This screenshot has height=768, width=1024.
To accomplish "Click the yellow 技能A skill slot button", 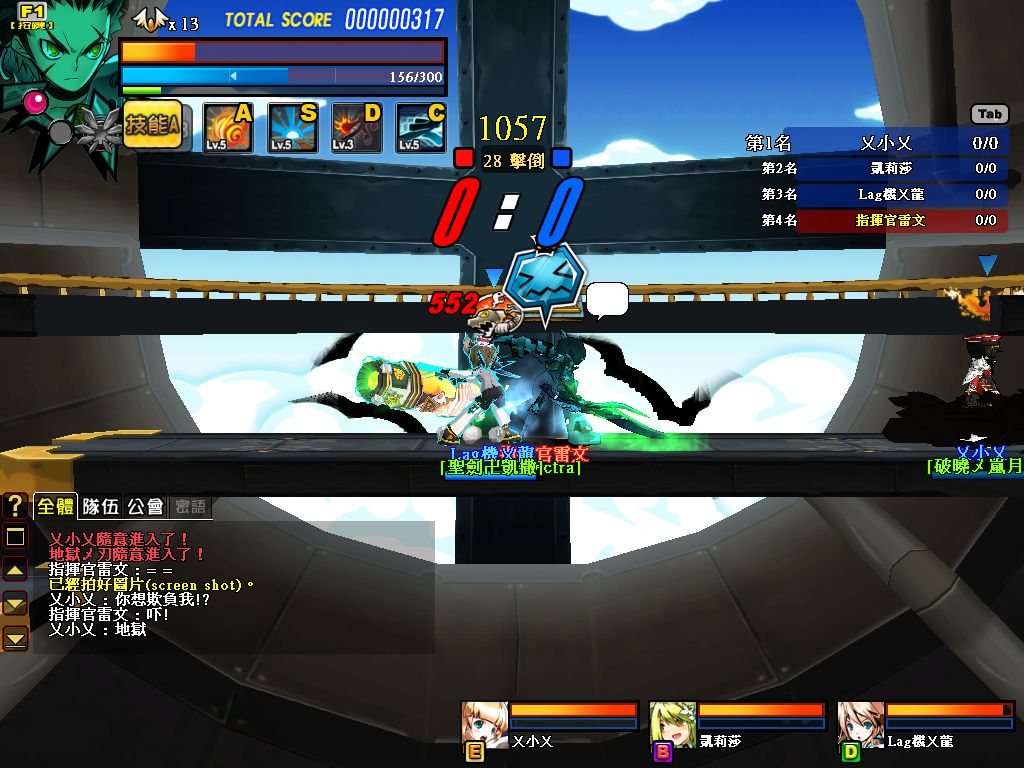I will [152, 127].
